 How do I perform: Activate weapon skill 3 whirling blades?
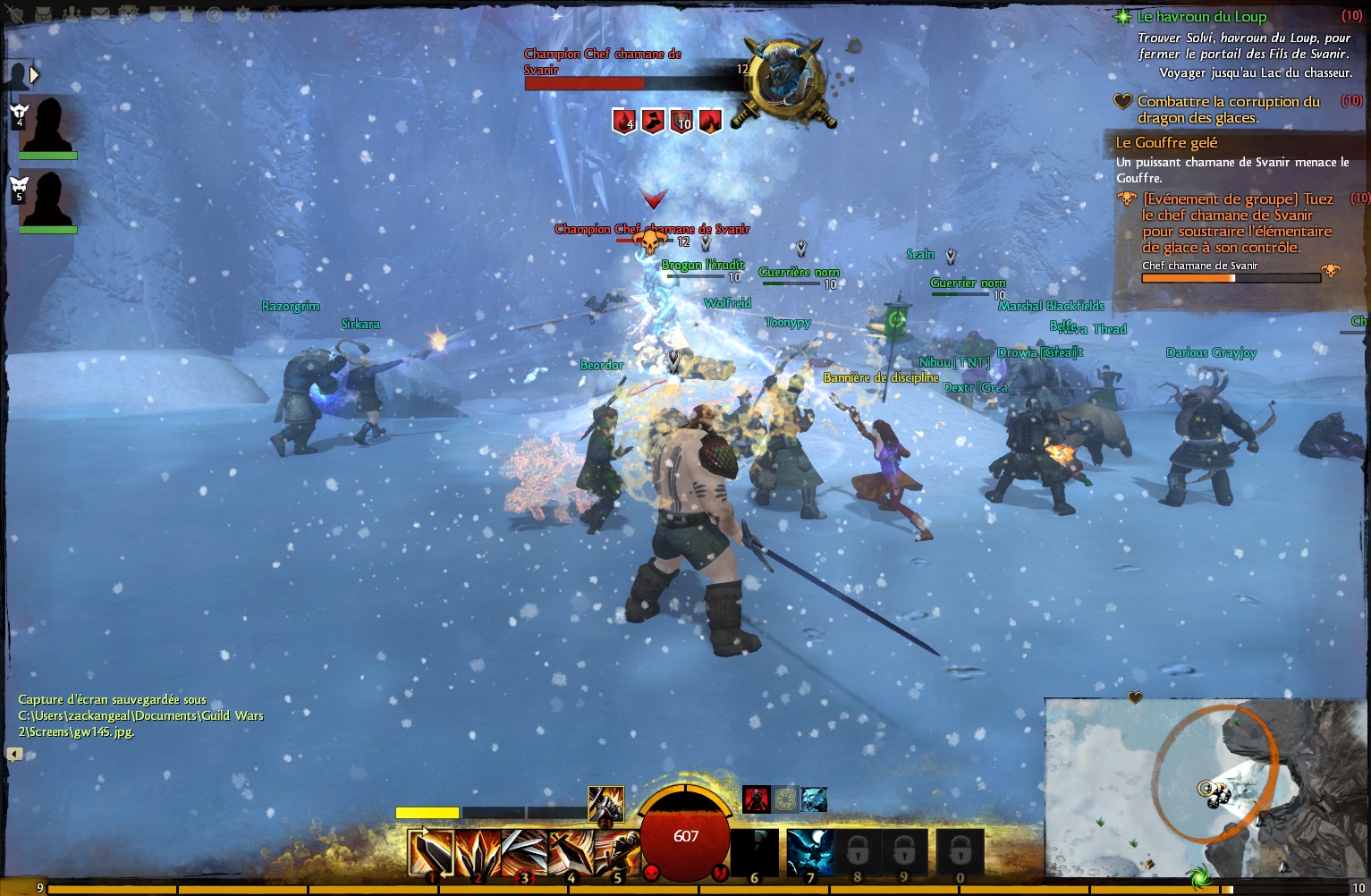[524, 853]
